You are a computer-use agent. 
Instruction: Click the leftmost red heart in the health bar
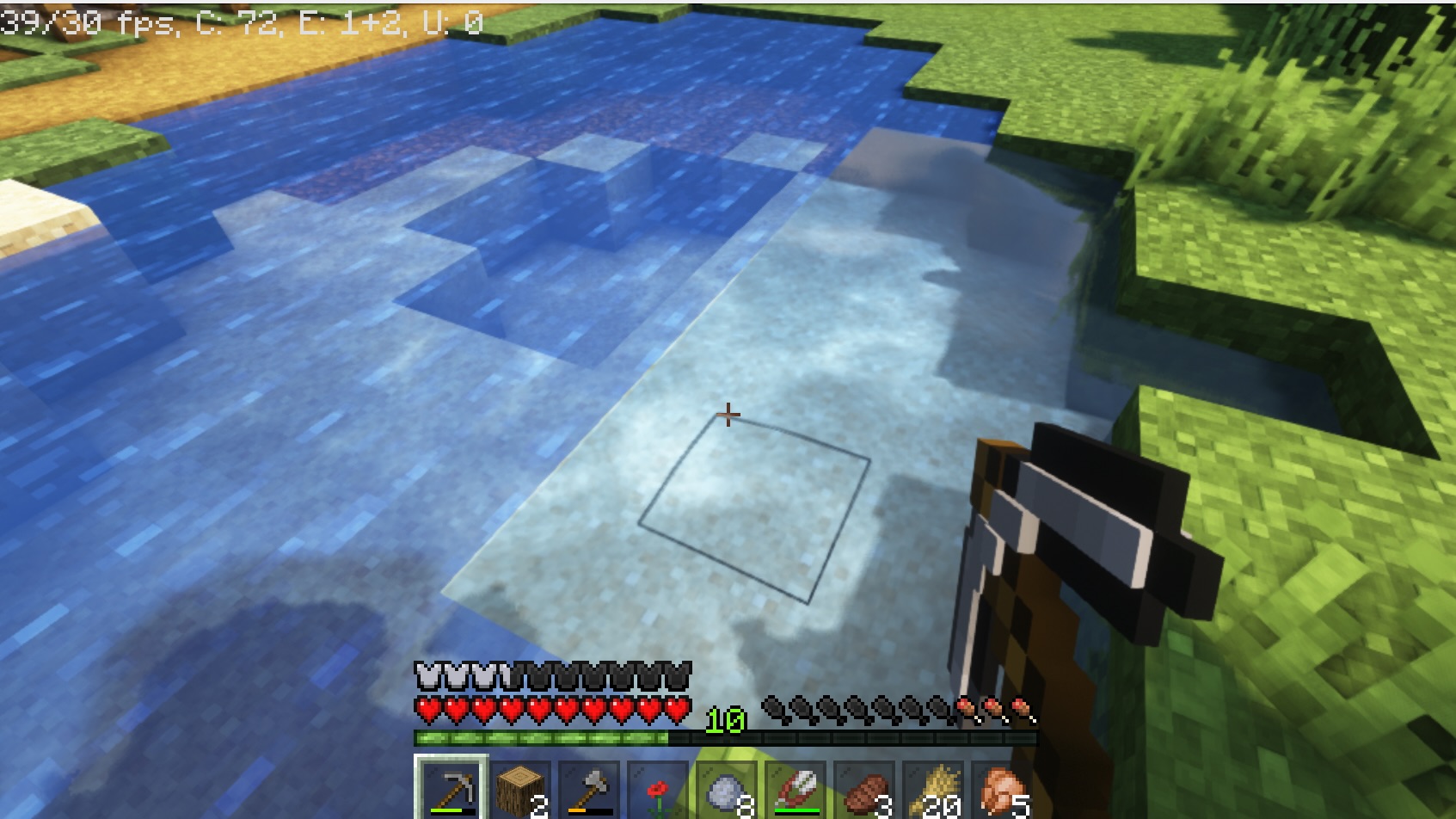tap(426, 707)
